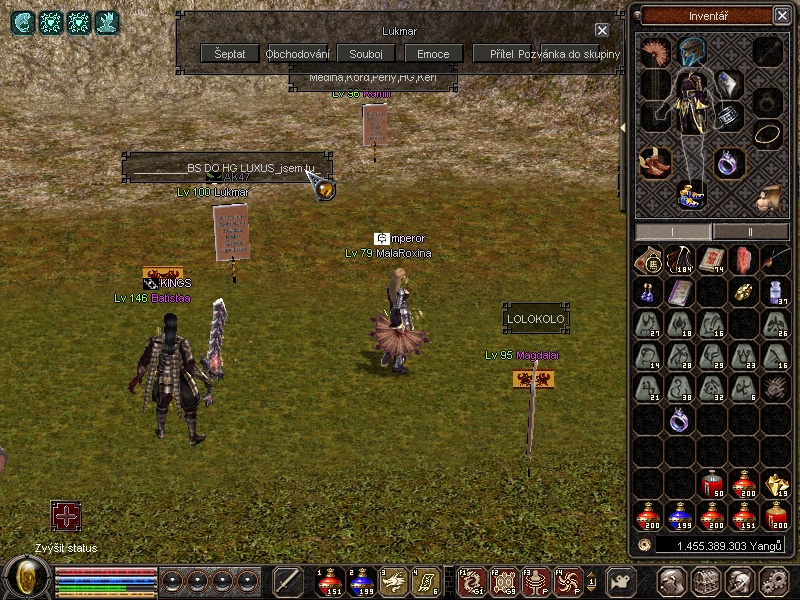
Task: Close the Inventář window
Action: coord(781,16)
